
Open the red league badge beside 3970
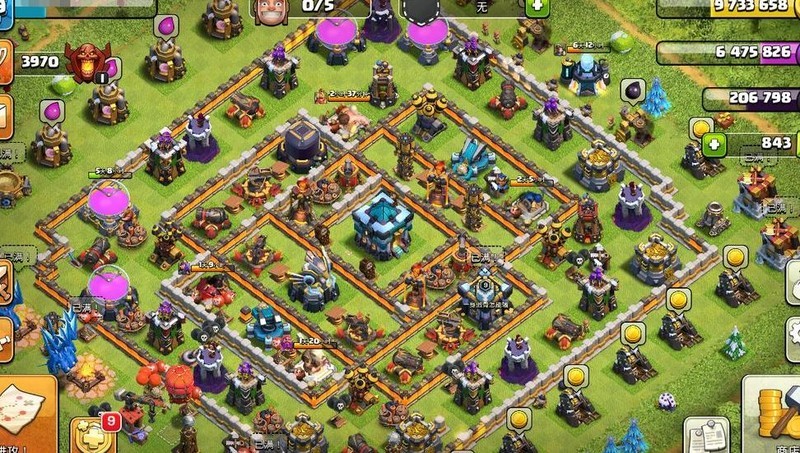(x=88, y=62)
